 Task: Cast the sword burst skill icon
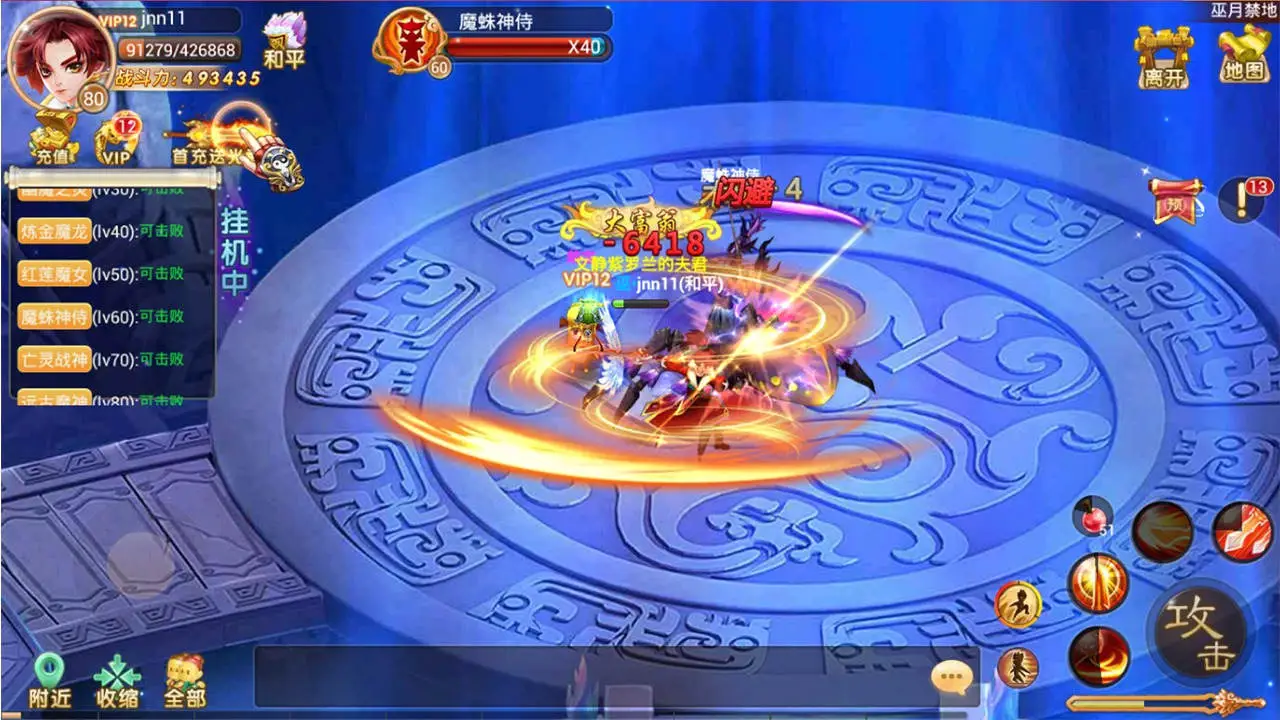tap(1095, 585)
